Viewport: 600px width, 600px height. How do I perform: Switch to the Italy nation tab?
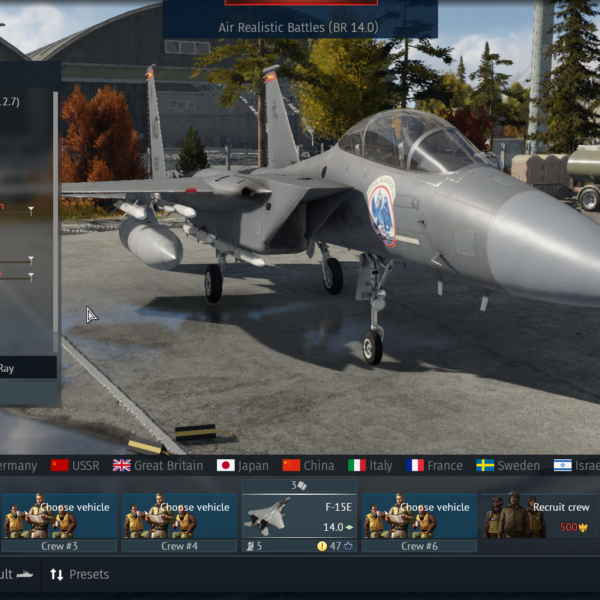(x=370, y=465)
